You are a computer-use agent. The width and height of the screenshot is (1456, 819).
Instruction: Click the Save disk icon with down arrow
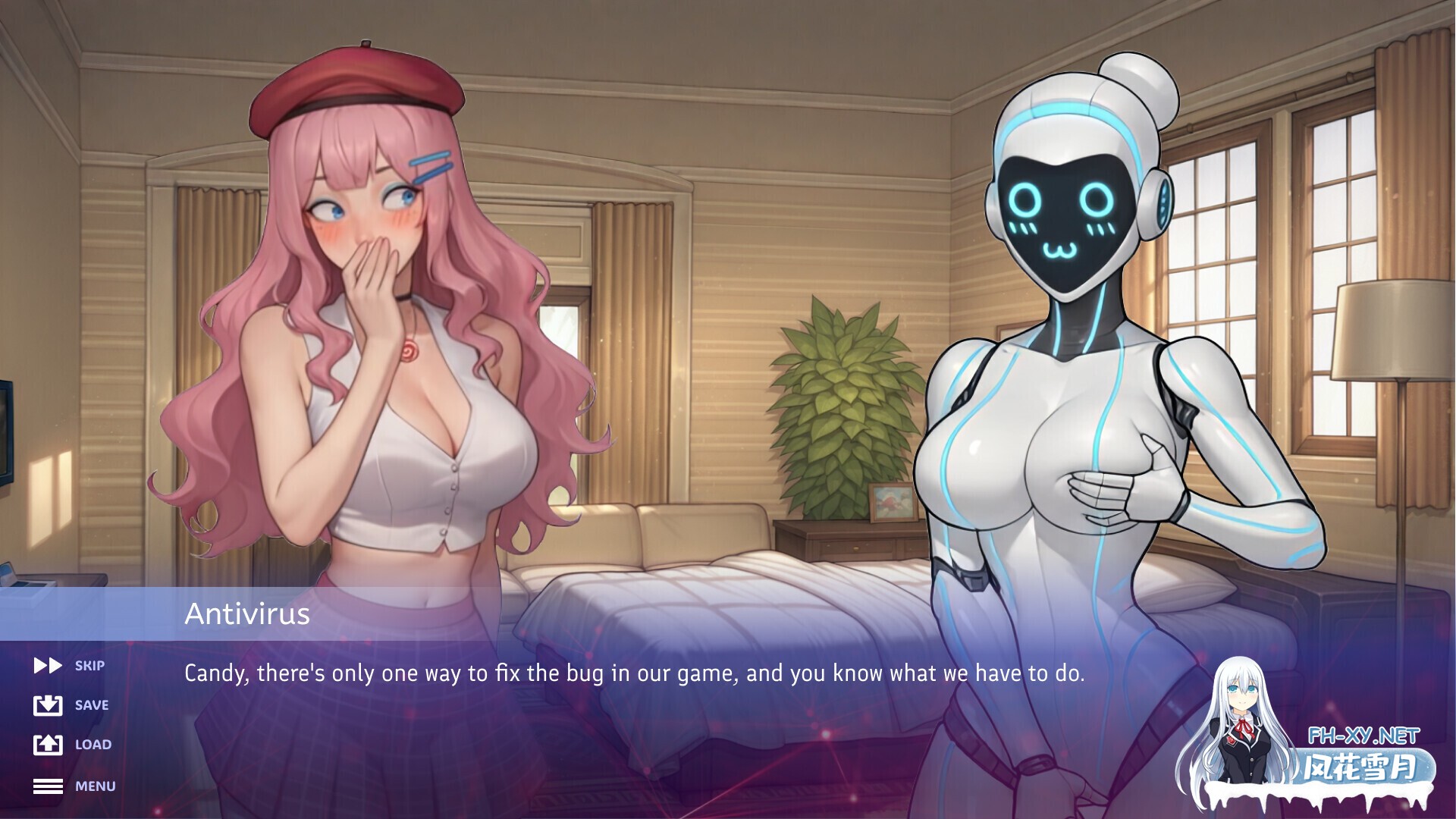point(48,704)
